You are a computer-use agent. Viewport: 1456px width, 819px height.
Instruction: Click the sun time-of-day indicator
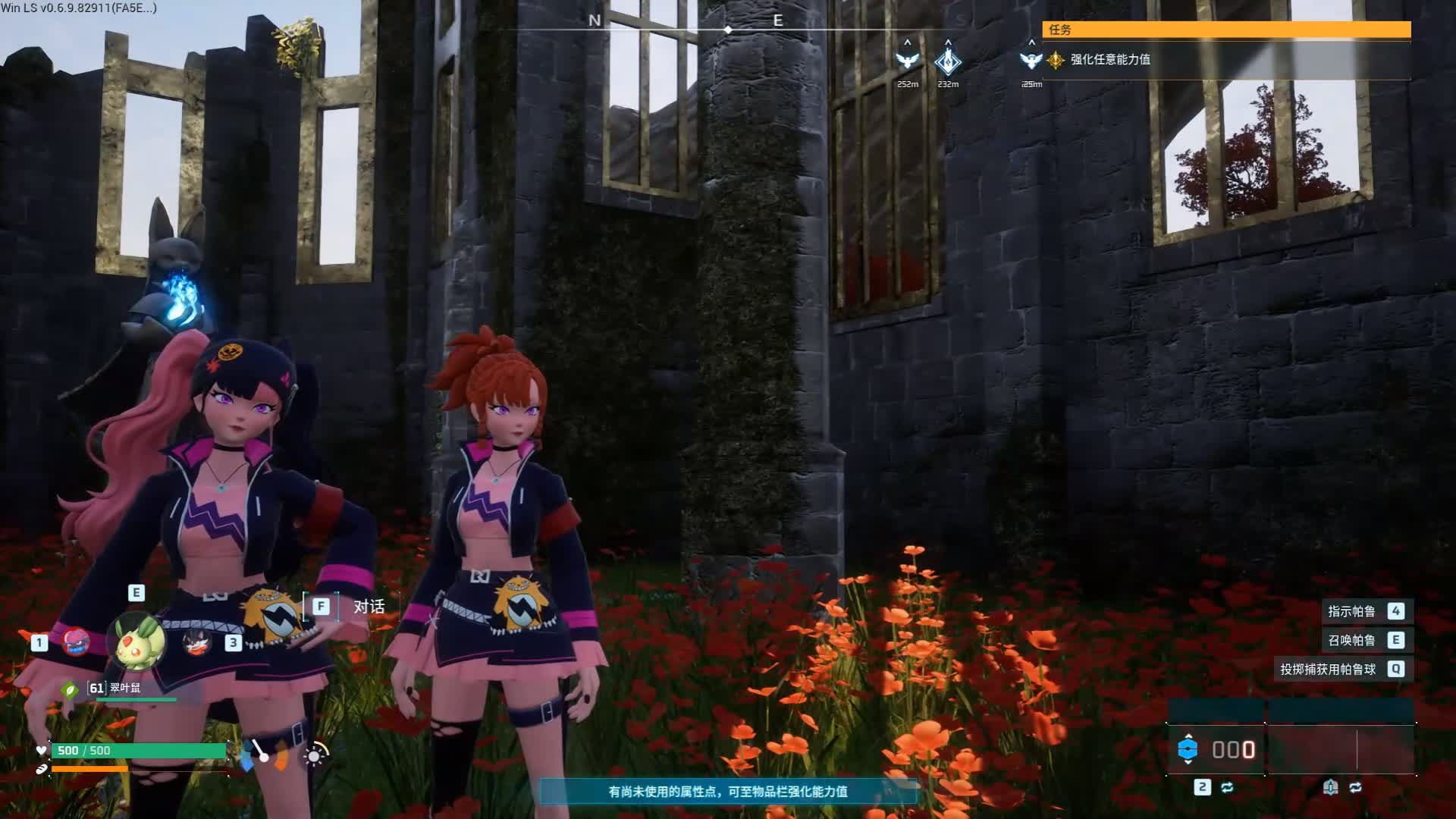point(315,755)
